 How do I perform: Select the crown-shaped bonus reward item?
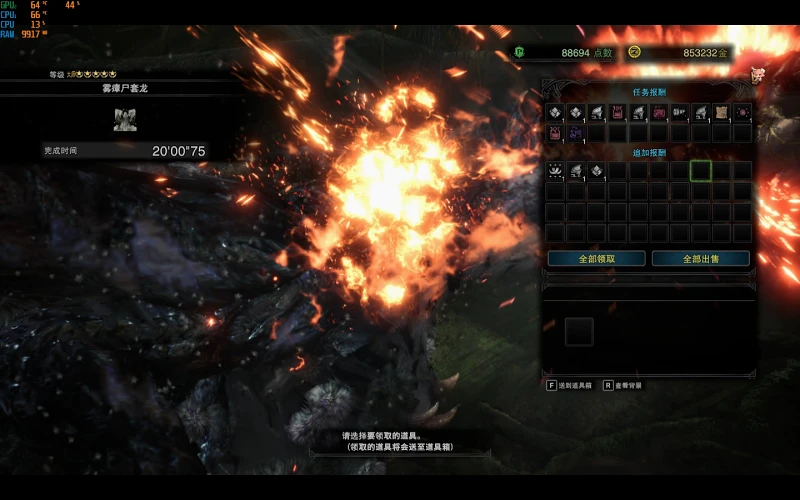pos(554,171)
